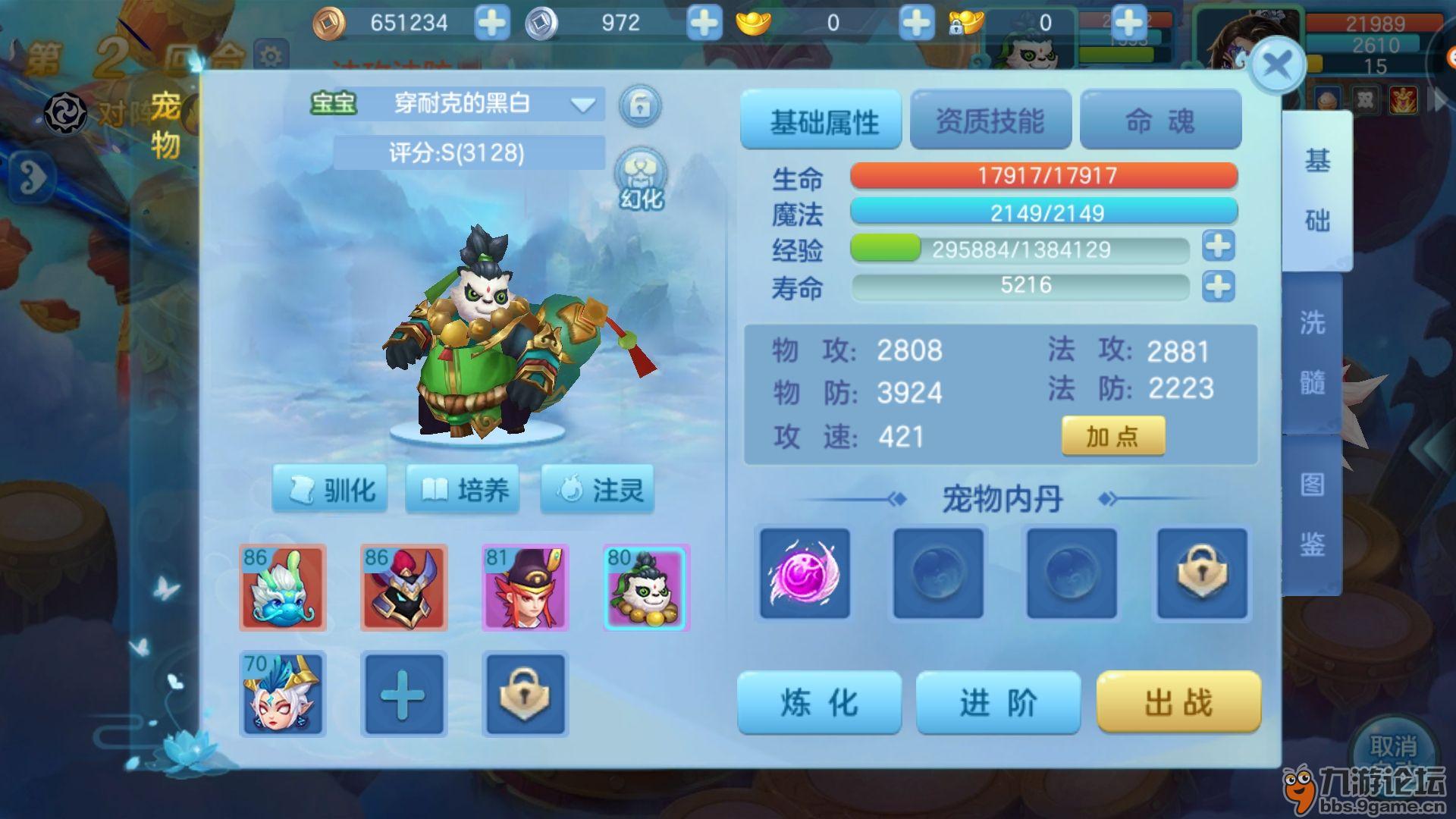Viewport: 1456px width, 819px height.
Task: Open the pet name dropdown
Action: (x=582, y=105)
